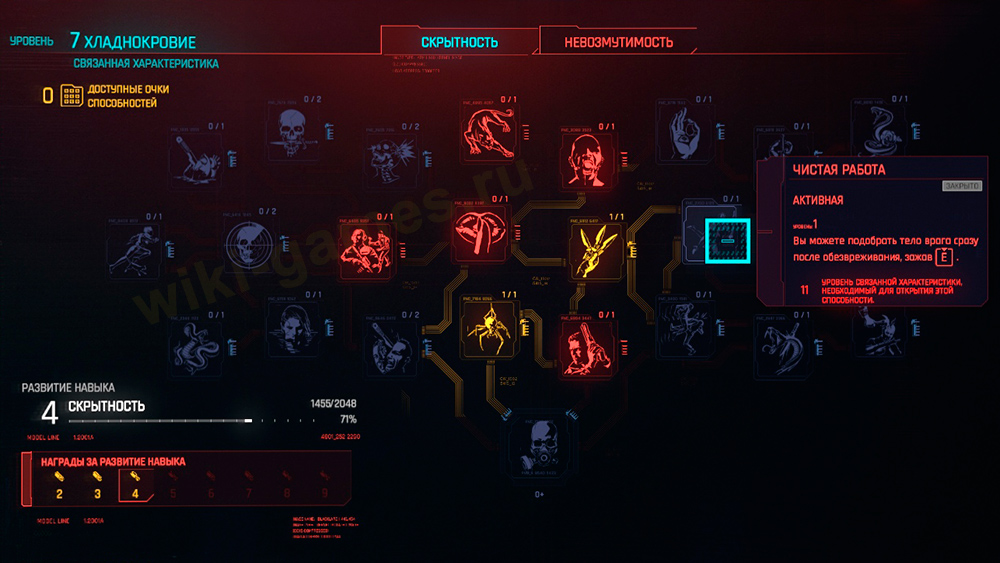Select the hand gesture perk
Viewport: 1000px width, 563px height.
click(x=685, y=132)
